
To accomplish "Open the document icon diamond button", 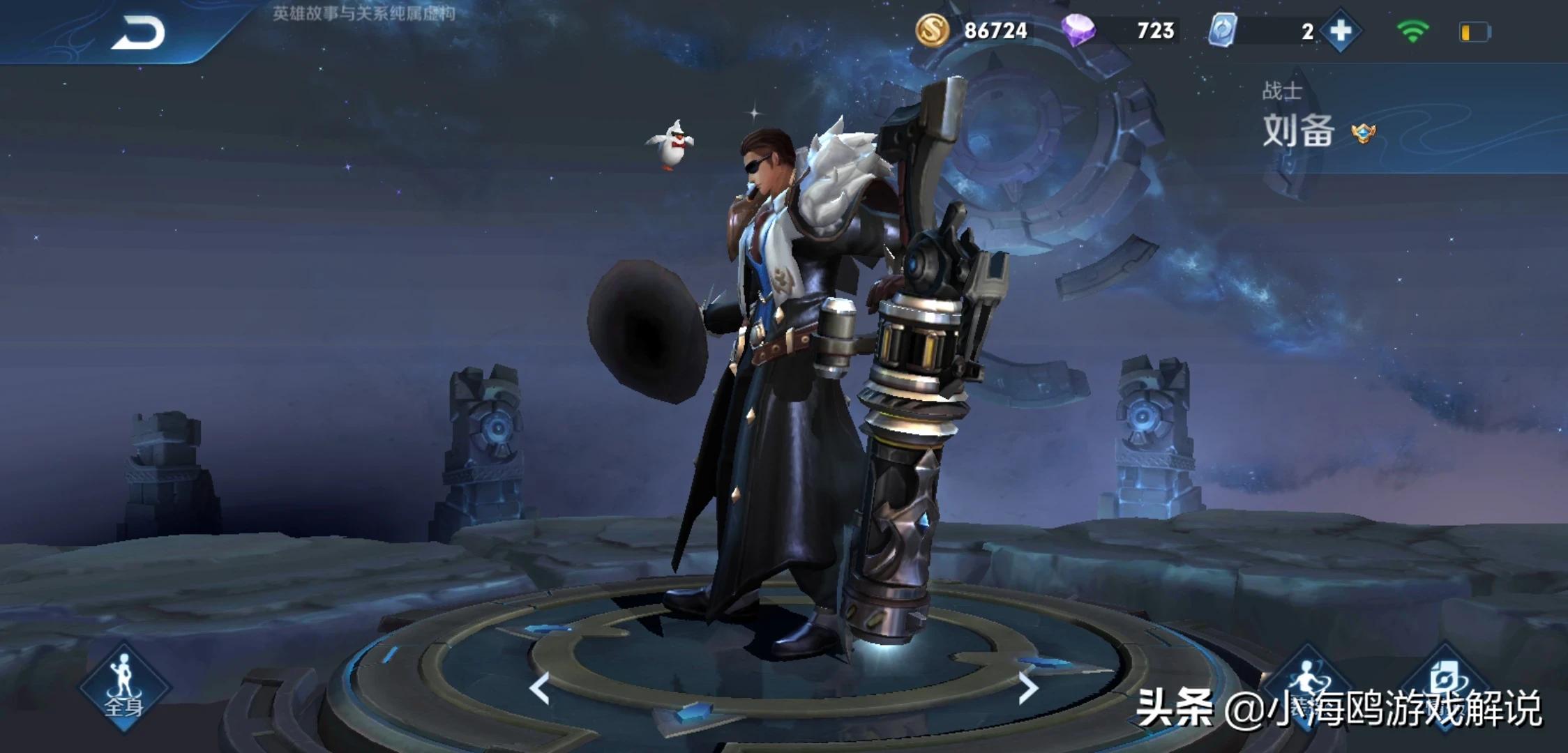I will (1444, 683).
